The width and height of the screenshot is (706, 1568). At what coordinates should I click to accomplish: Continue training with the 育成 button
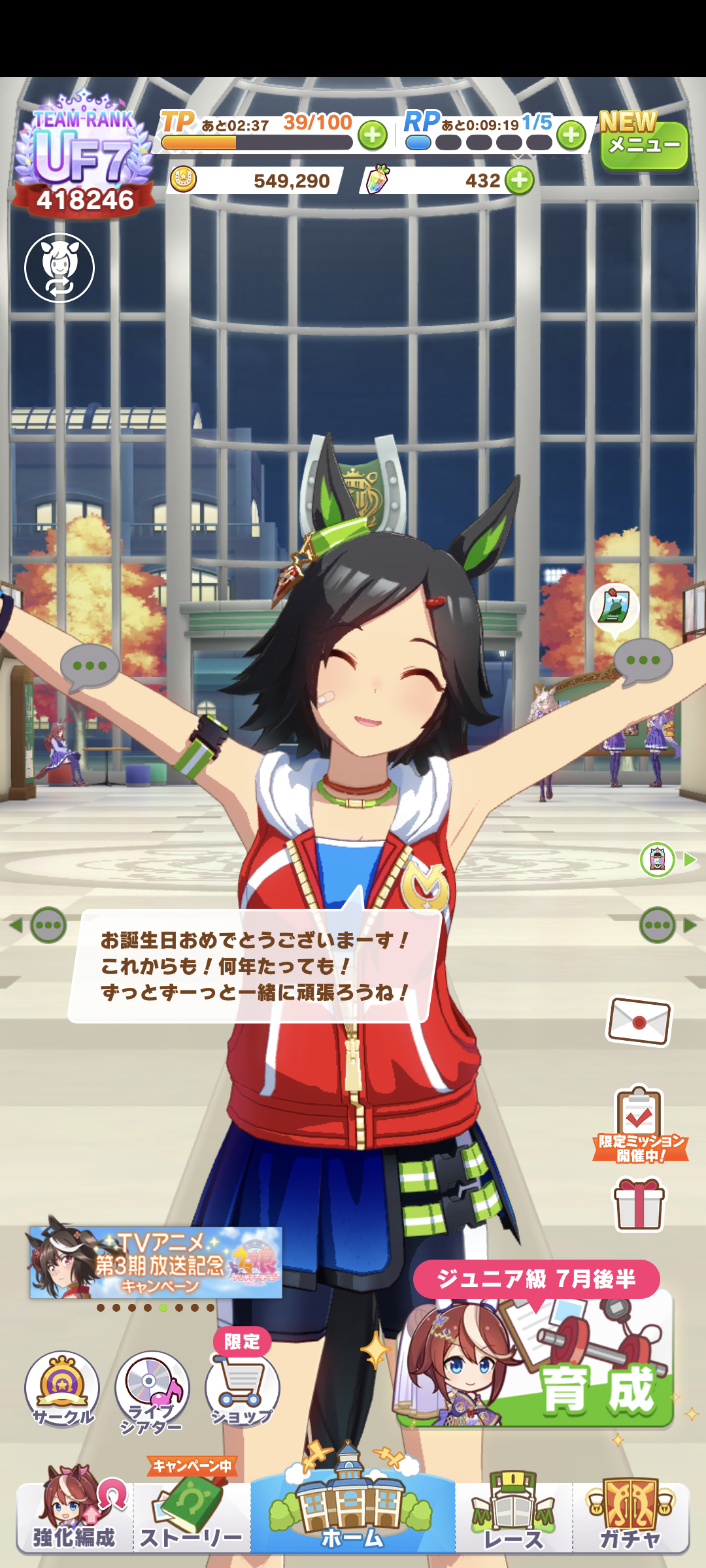pyautogui.click(x=536, y=1359)
